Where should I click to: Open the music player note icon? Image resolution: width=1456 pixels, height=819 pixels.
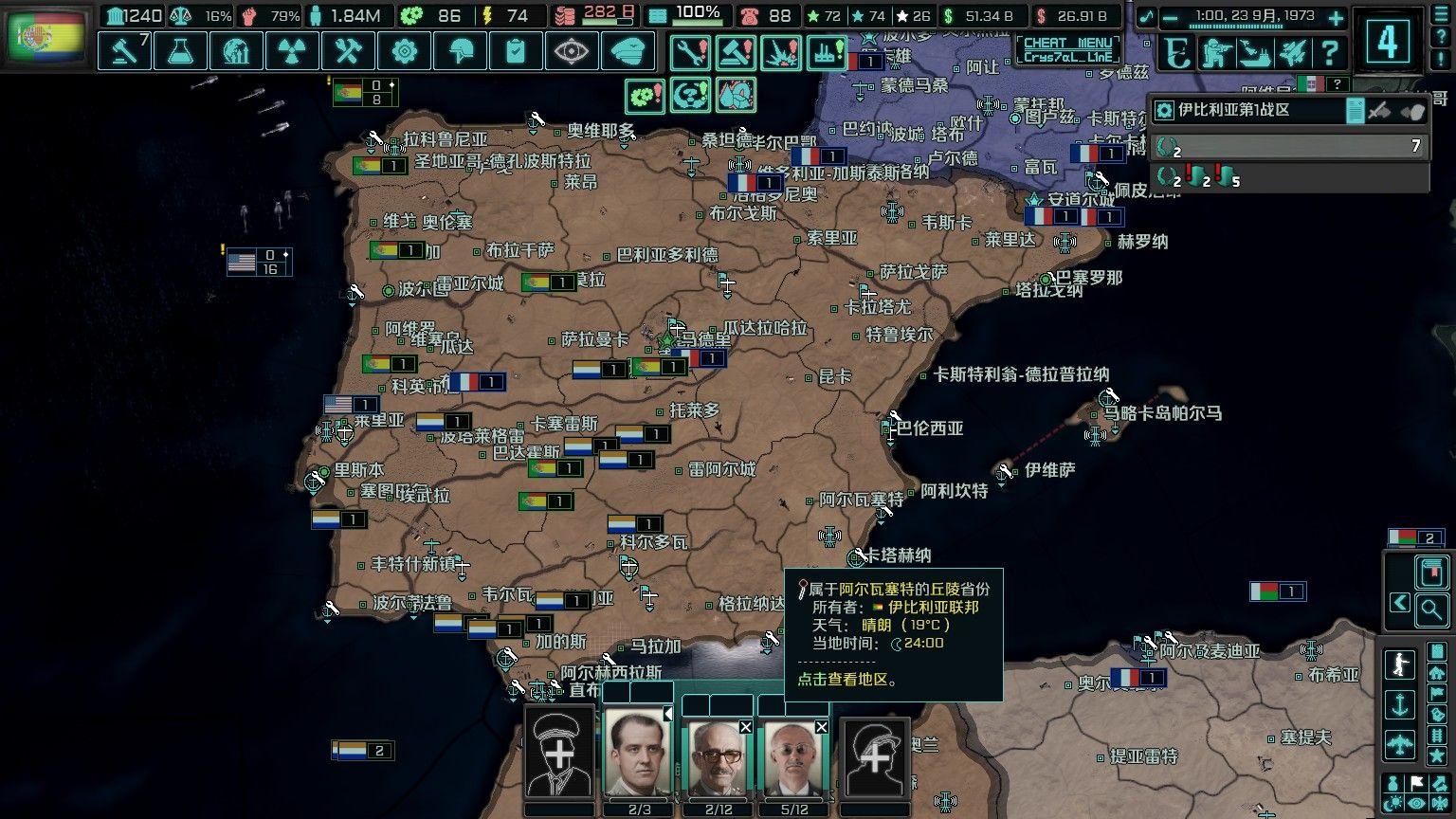(1147, 17)
